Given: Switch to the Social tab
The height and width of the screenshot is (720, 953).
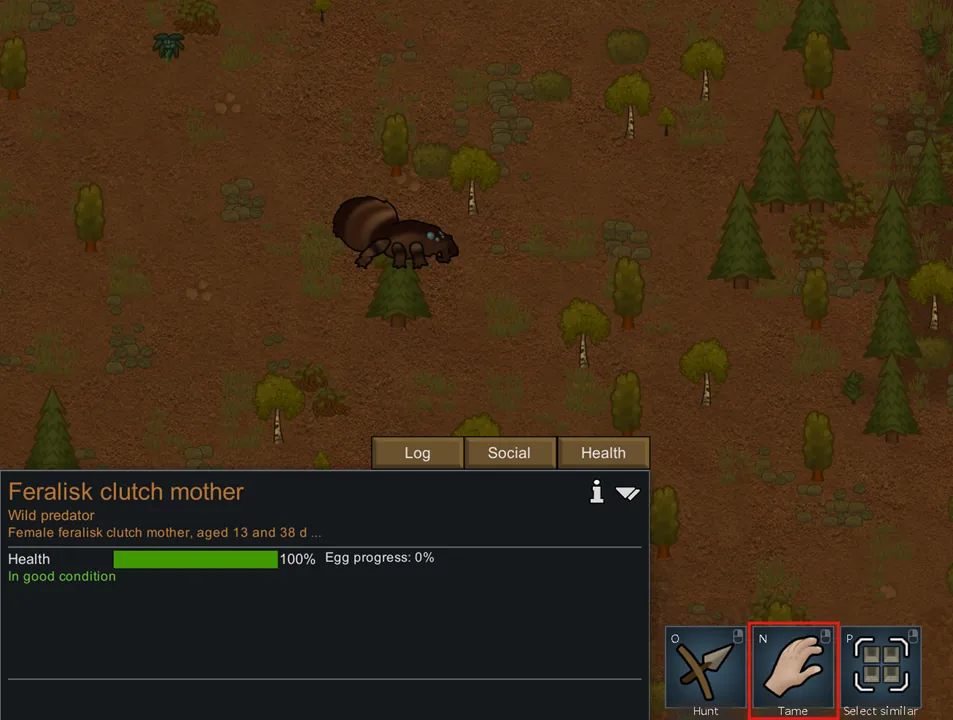Looking at the screenshot, I should [509, 453].
